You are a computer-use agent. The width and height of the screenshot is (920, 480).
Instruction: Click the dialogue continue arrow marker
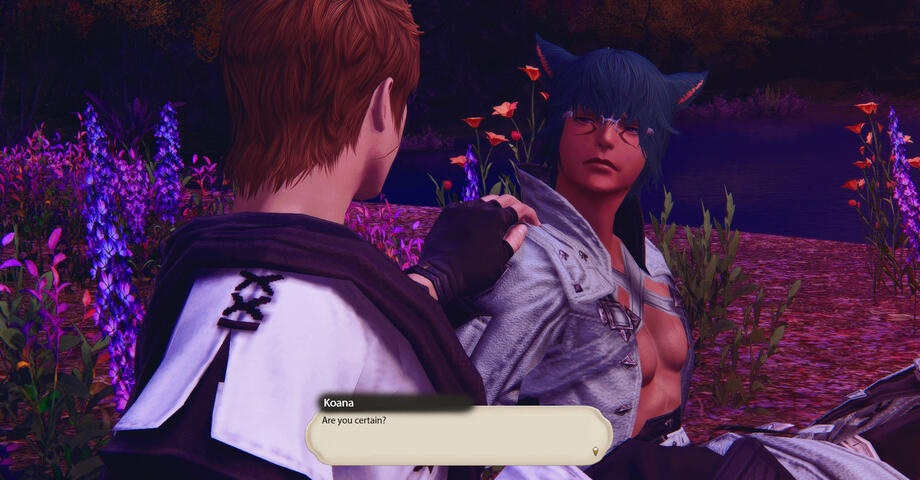click(597, 452)
